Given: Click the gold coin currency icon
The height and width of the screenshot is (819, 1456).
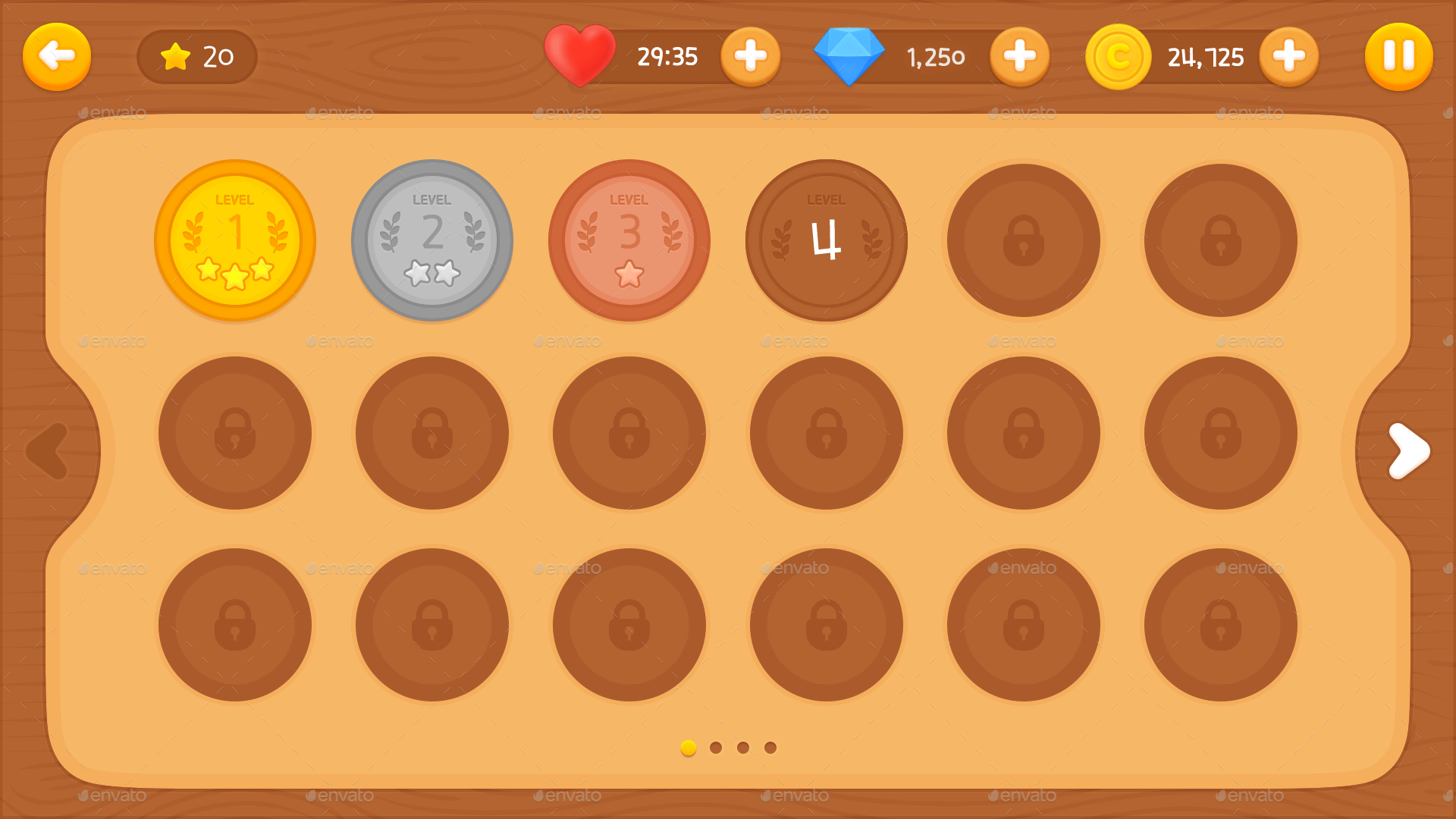Looking at the screenshot, I should 1119,55.
